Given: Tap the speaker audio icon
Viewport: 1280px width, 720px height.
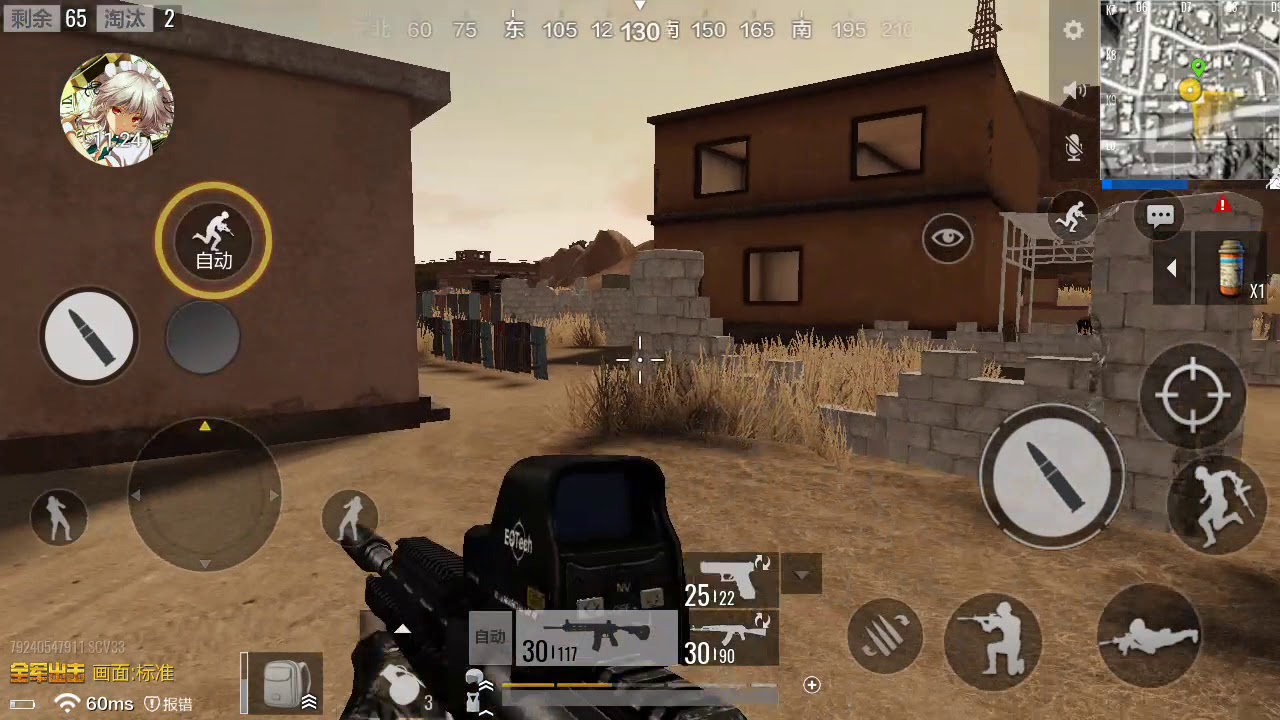Looking at the screenshot, I should click(1073, 89).
